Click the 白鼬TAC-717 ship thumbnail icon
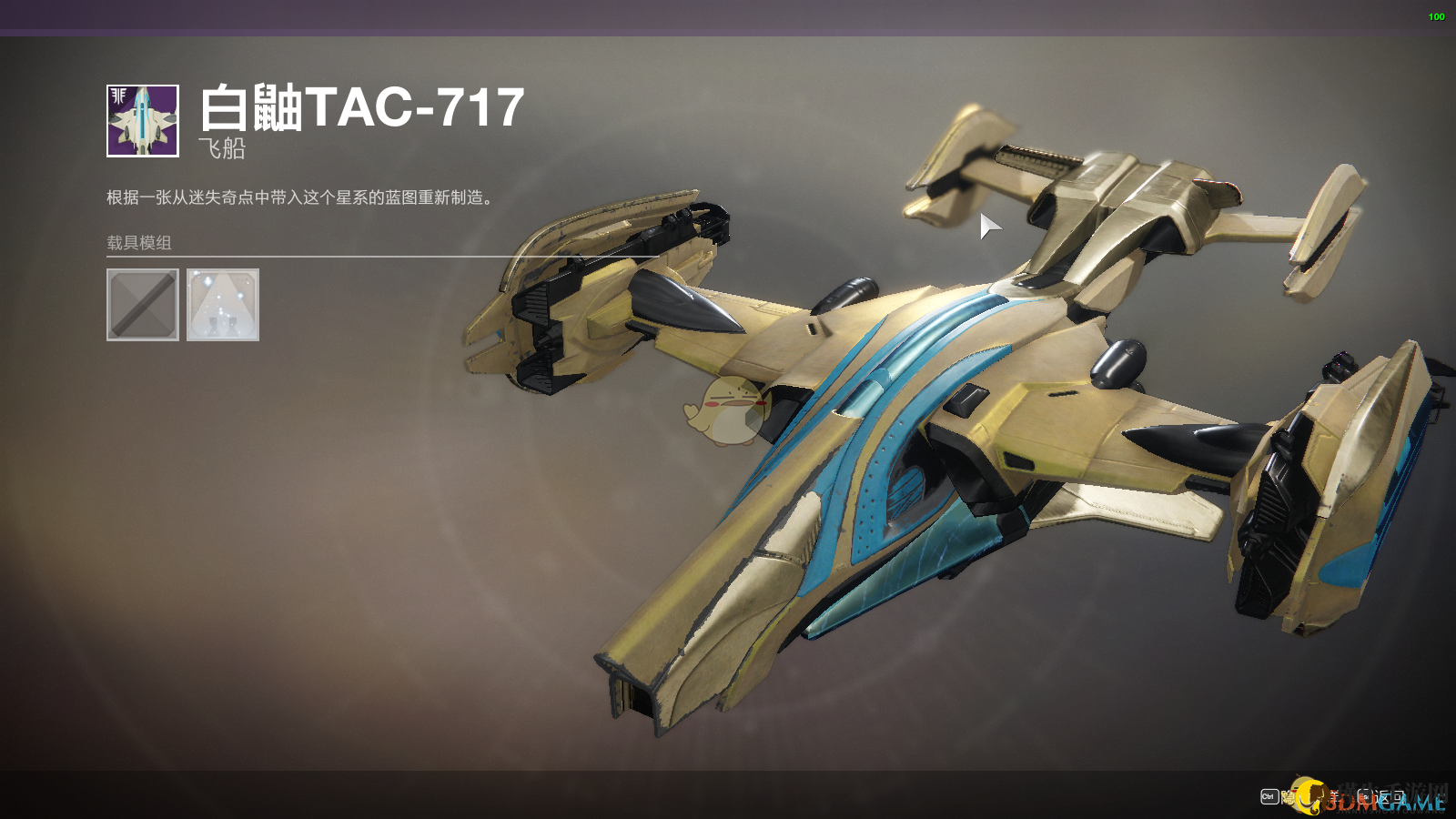The image size is (1456, 819). [143, 121]
